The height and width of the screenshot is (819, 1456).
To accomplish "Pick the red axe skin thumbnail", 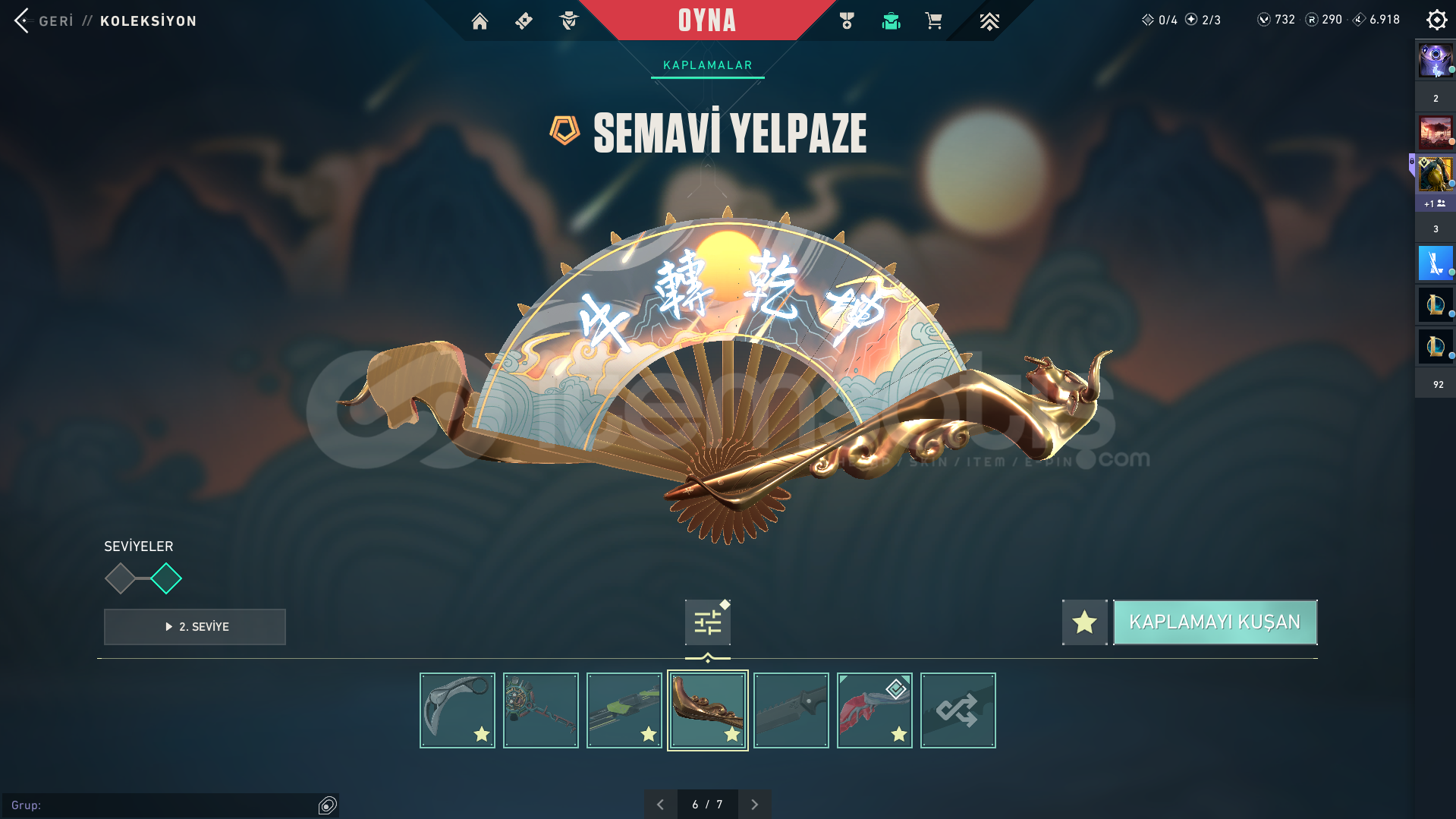I will point(874,710).
